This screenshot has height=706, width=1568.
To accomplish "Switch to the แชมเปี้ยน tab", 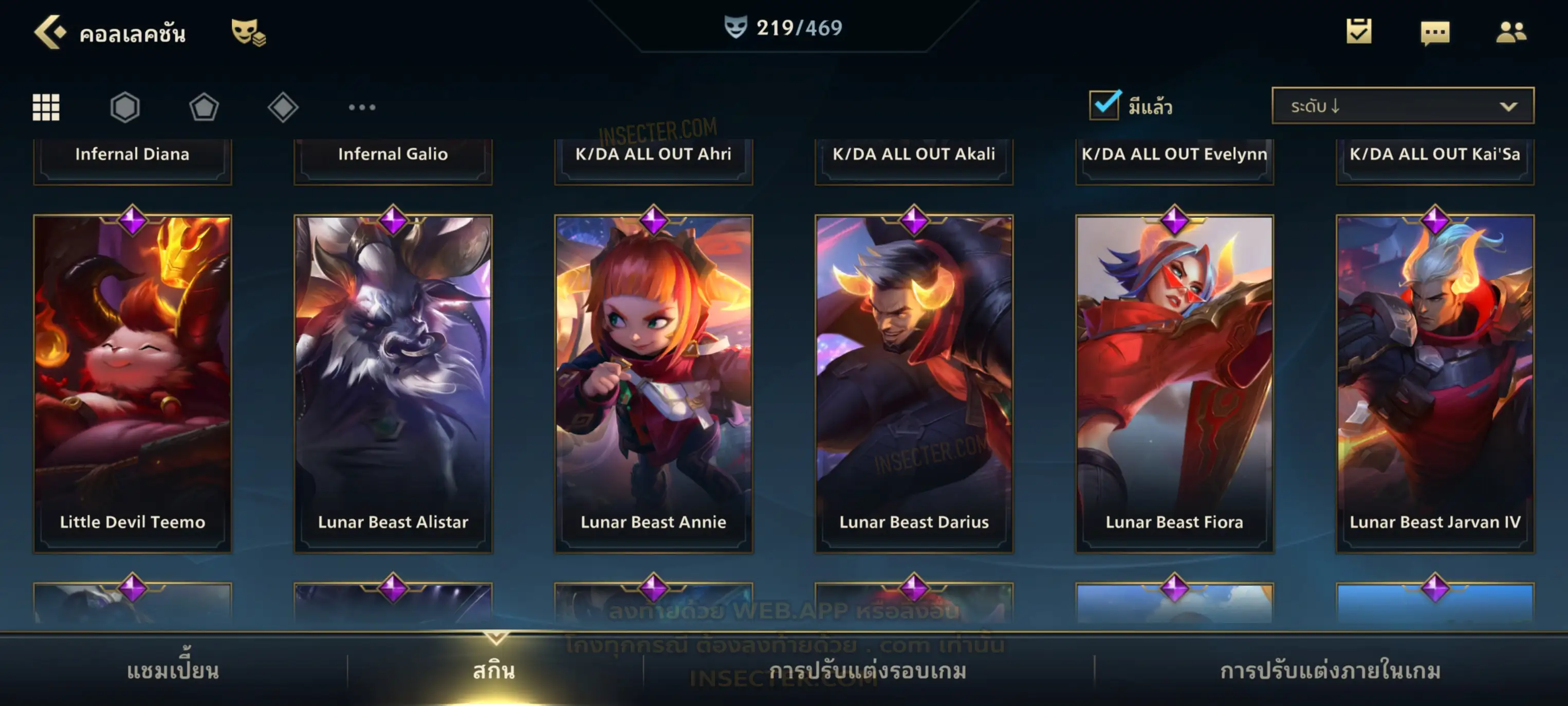I will click(x=173, y=671).
